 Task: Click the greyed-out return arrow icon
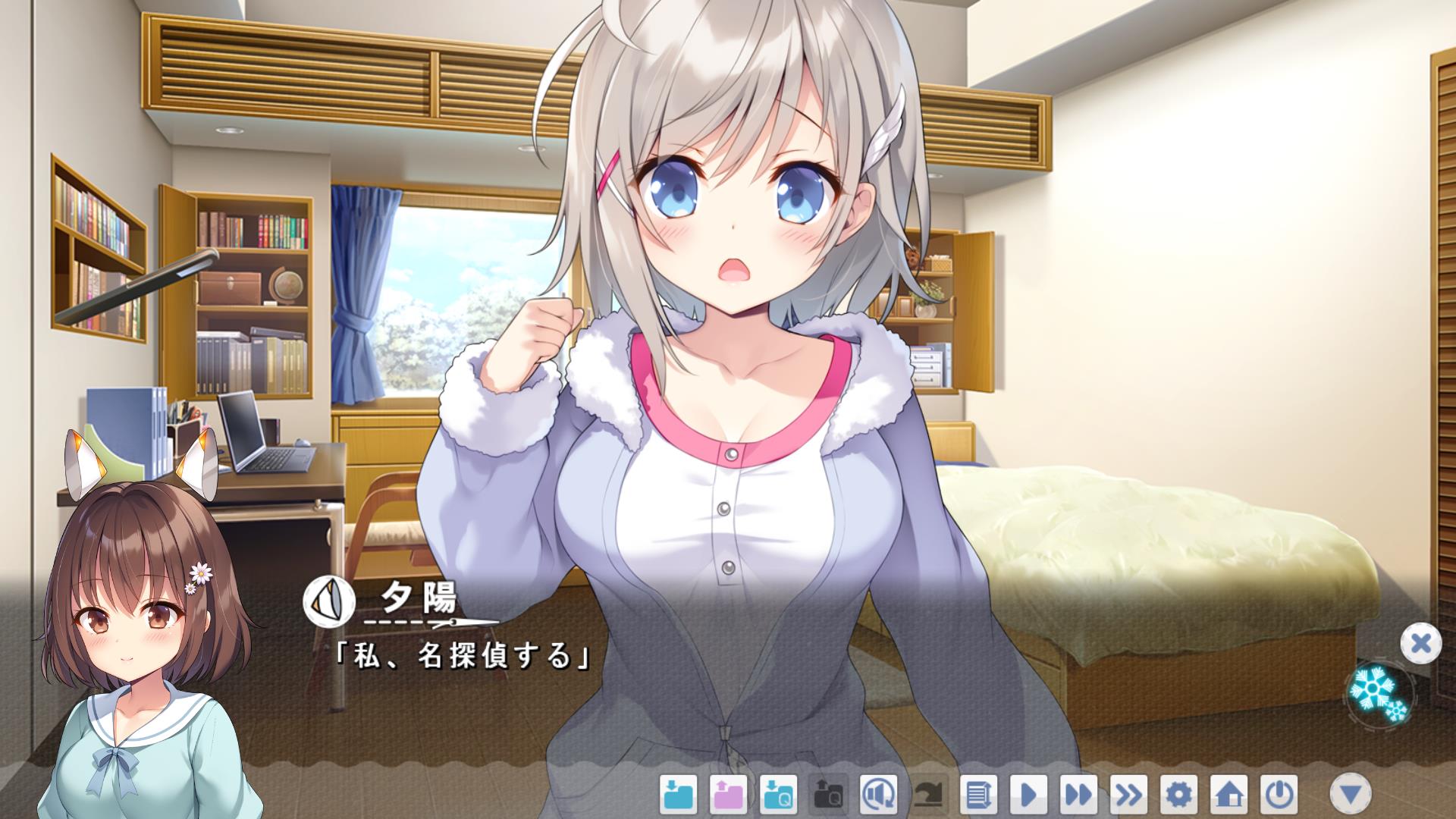928,795
